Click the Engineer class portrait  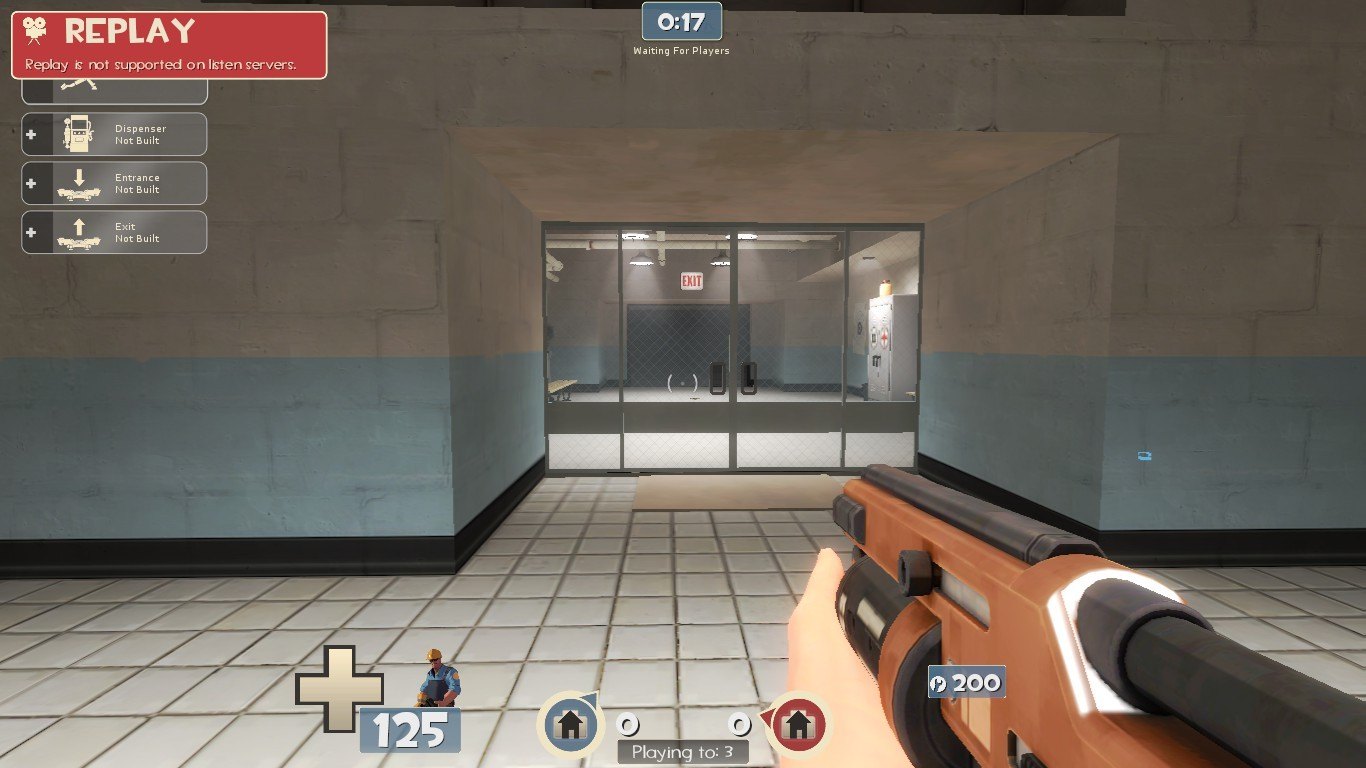coord(436,680)
